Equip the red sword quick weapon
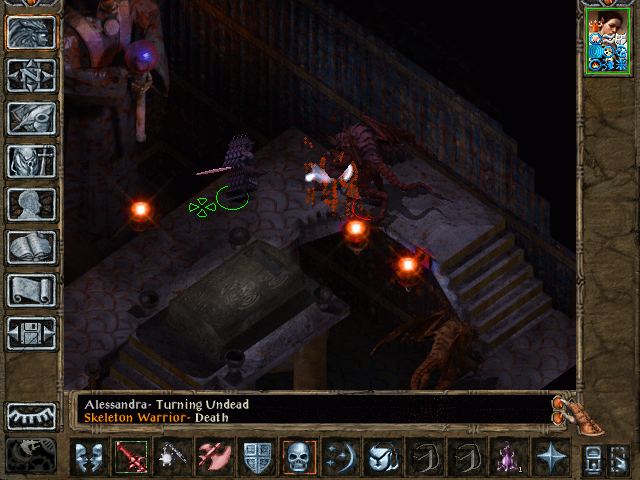640x480 pixels. click(x=131, y=457)
